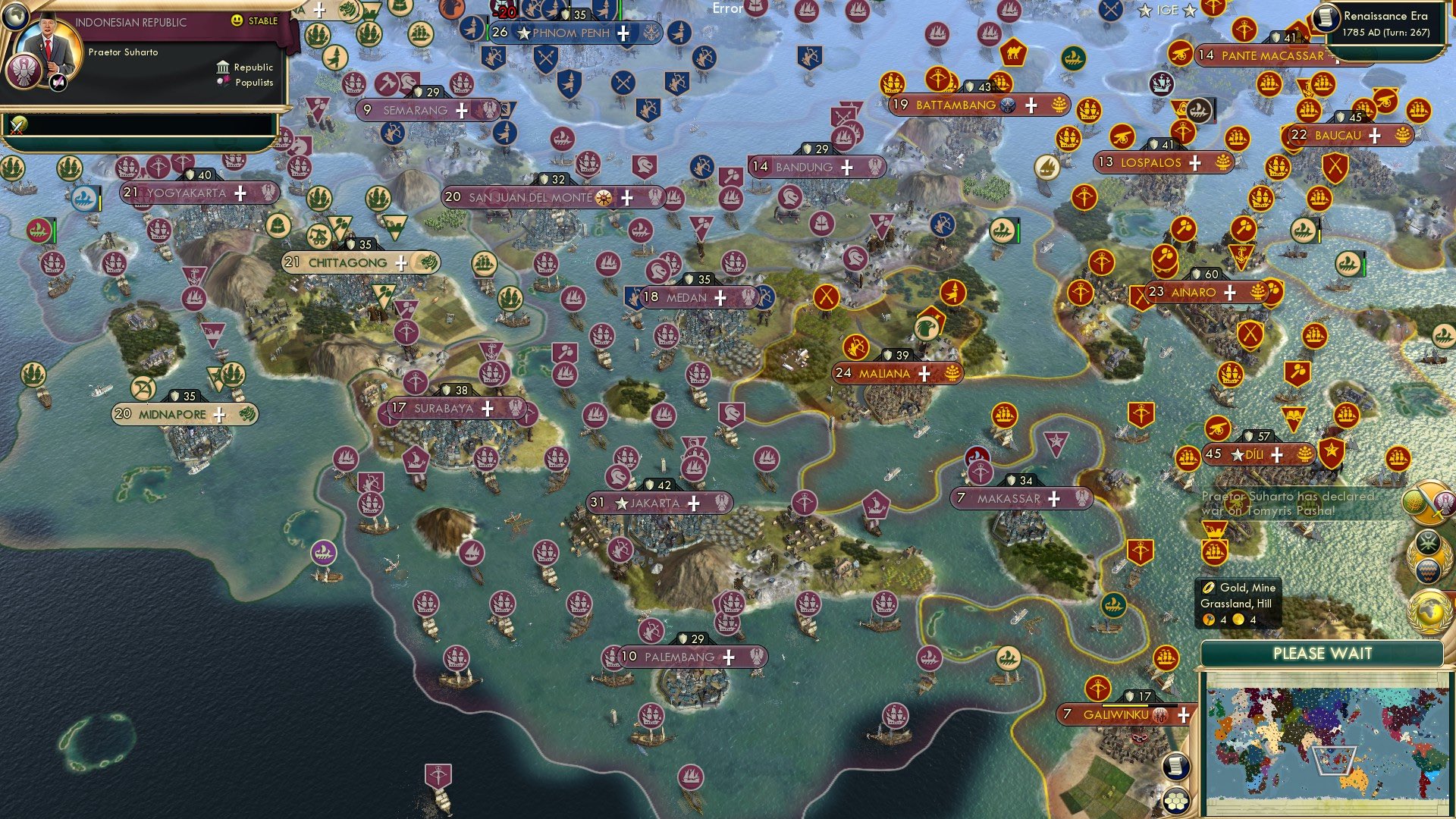This screenshot has height=819, width=1456.
Task: Click the crossed swords icon under leader panel
Action: (x=17, y=124)
